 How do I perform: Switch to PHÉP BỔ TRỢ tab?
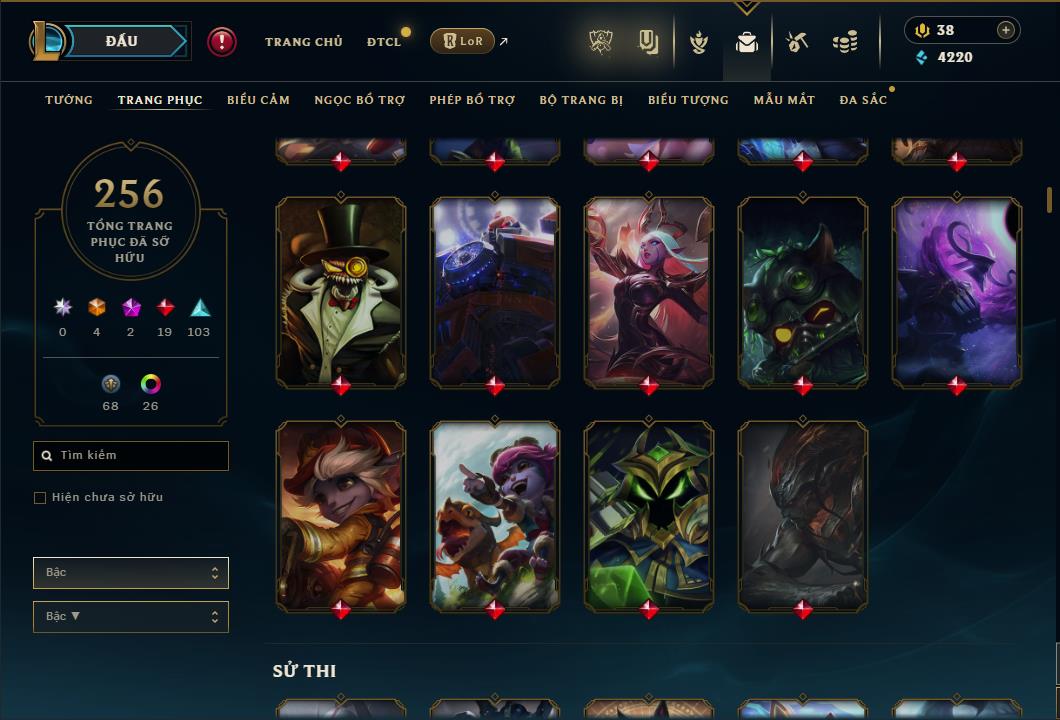point(472,100)
